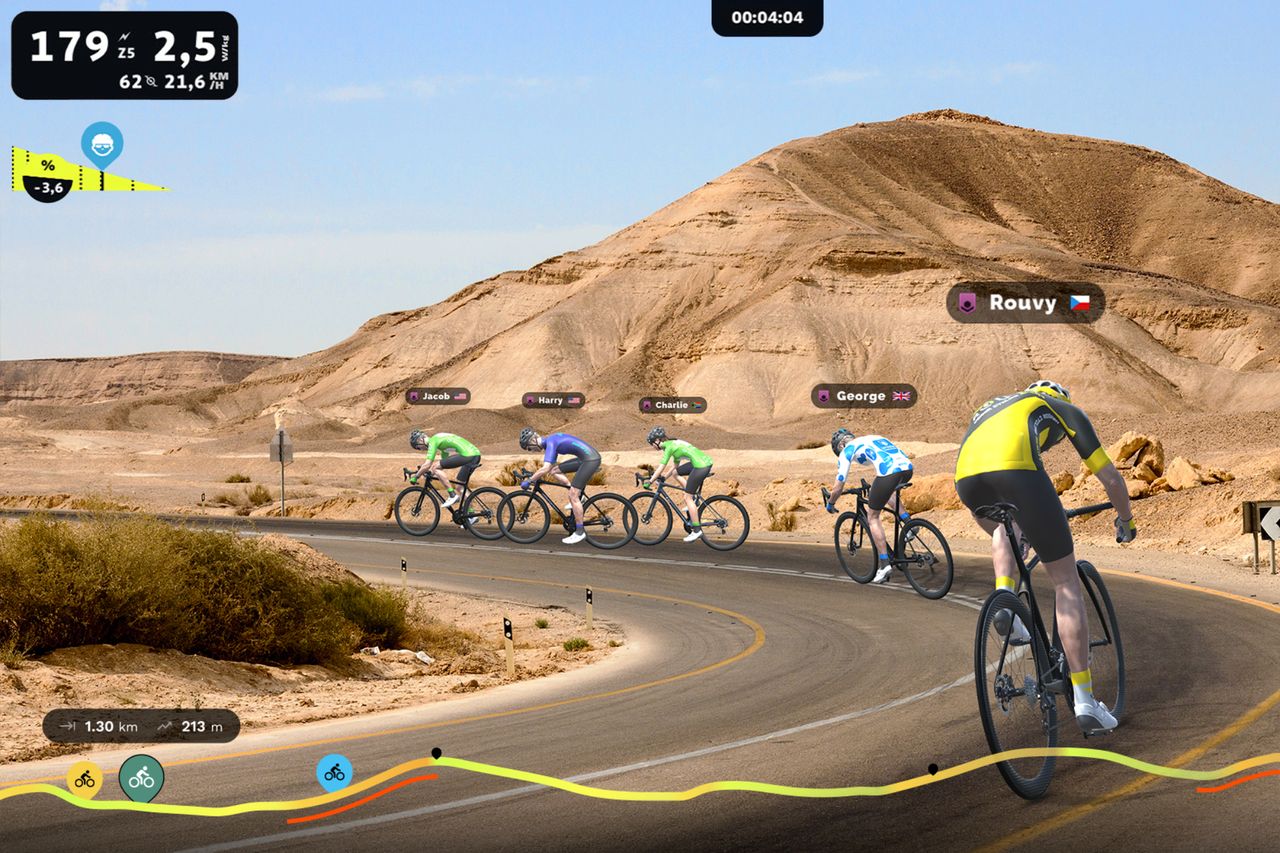Screen dimensions: 1280x853
Task: Toggle the rider name tag for George
Action: (862, 395)
